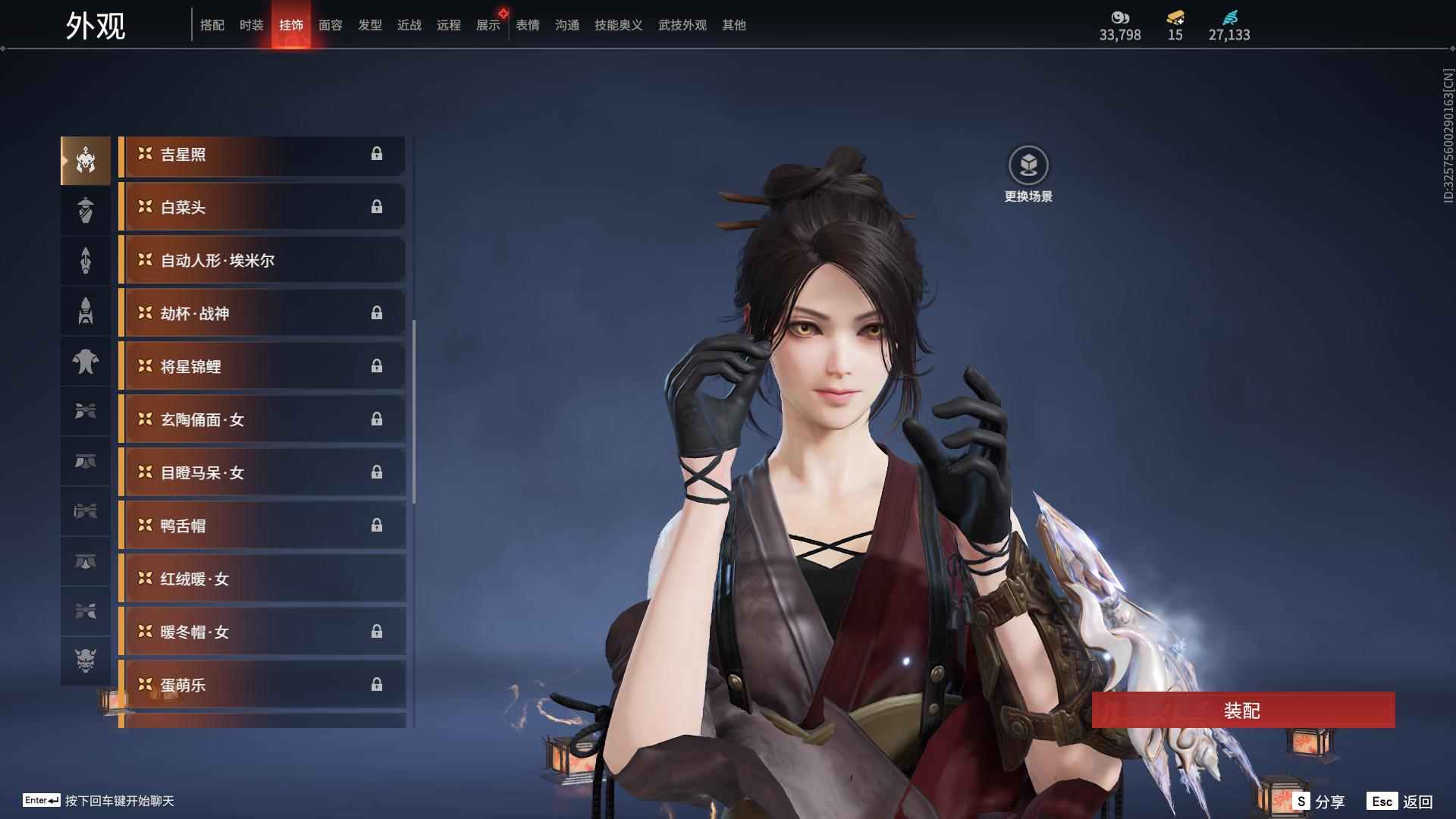Click the lock icon beside 暖冬帽·女
The height and width of the screenshot is (819, 1456).
378,631
